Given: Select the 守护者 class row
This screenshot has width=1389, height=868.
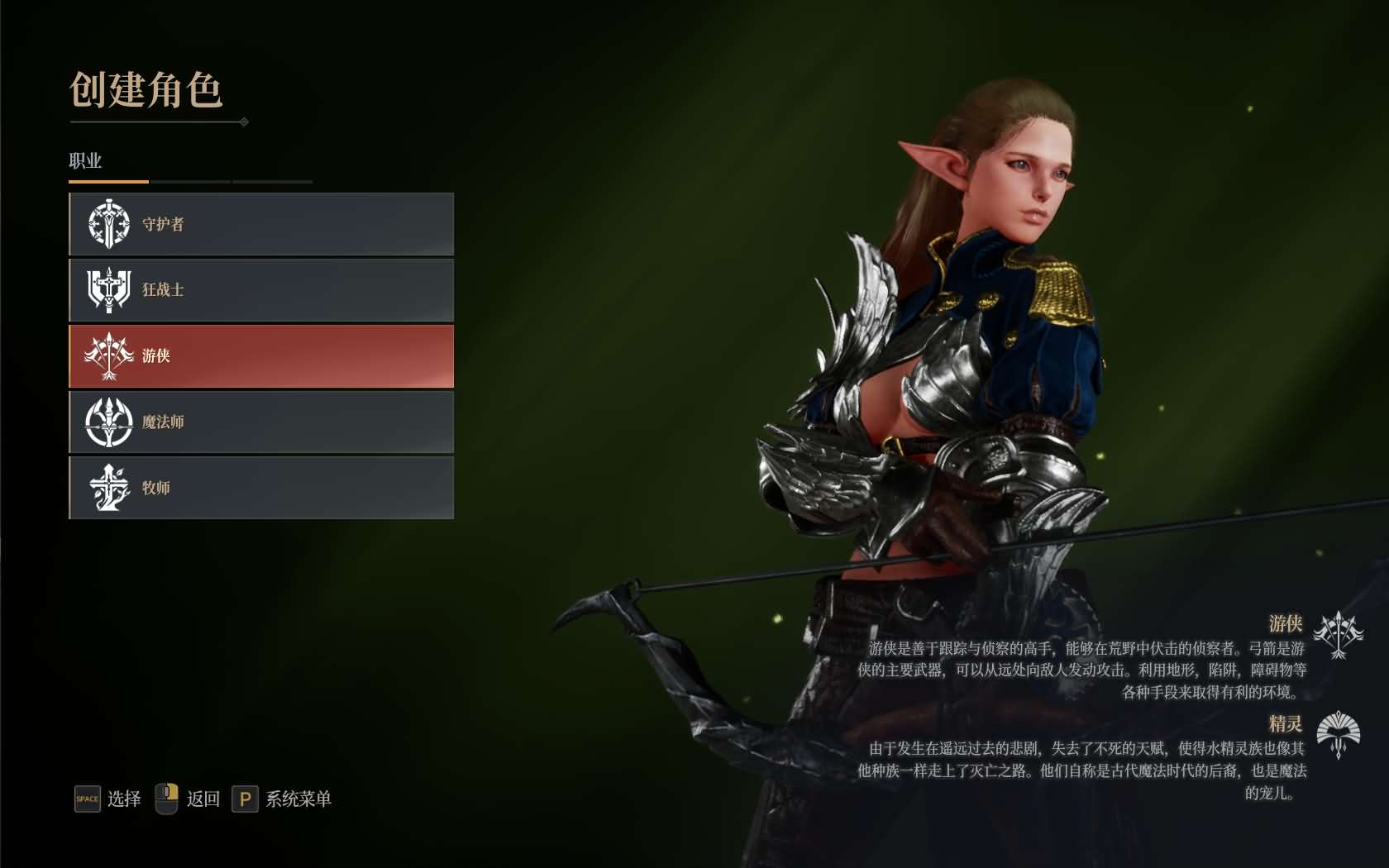Looking at the screenshot, I should [260, 223].
